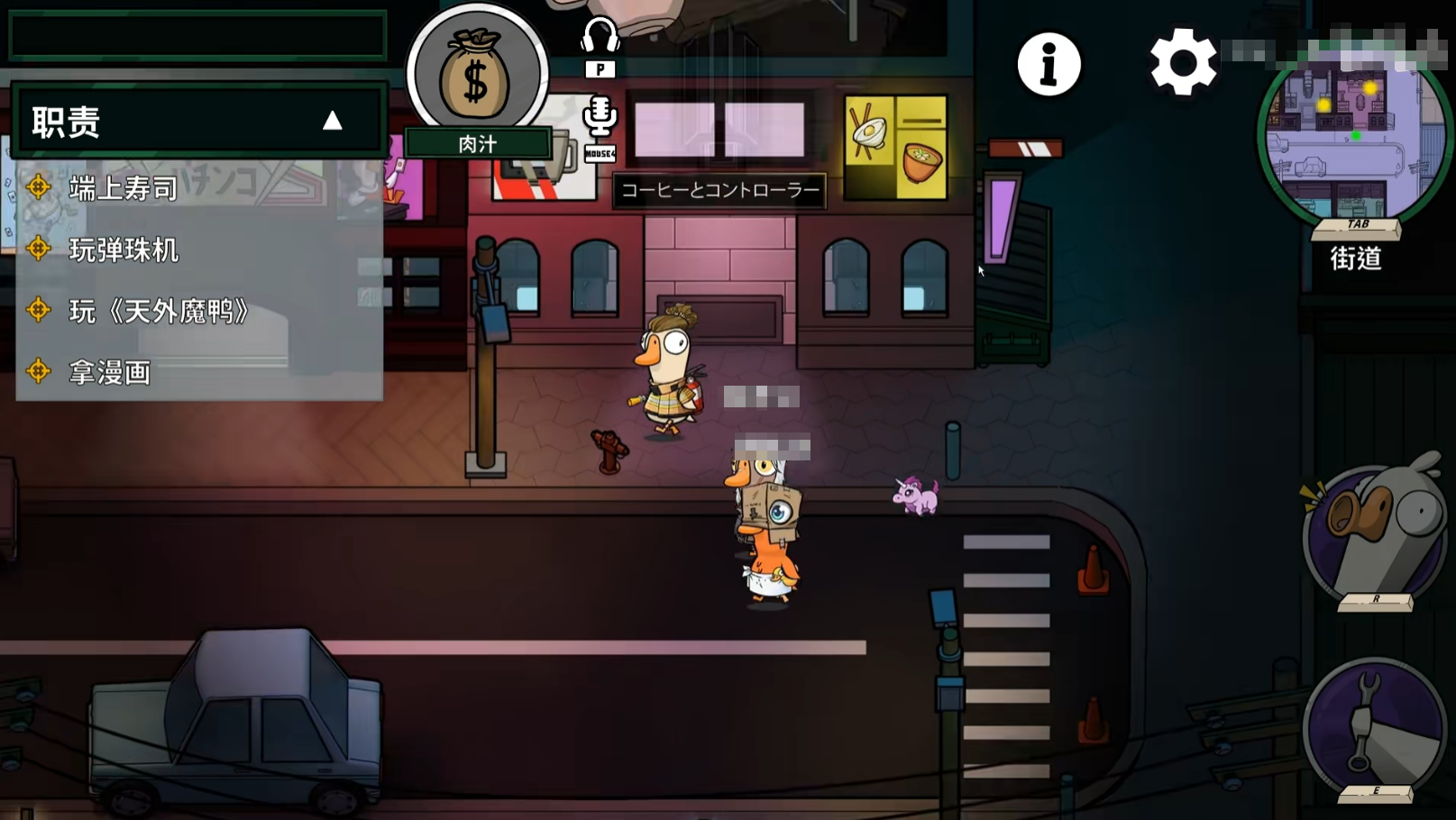Viewport: 1456px width, 820px height.
Task: Toggle the microphone voice icon
Action: pos(600,117)
